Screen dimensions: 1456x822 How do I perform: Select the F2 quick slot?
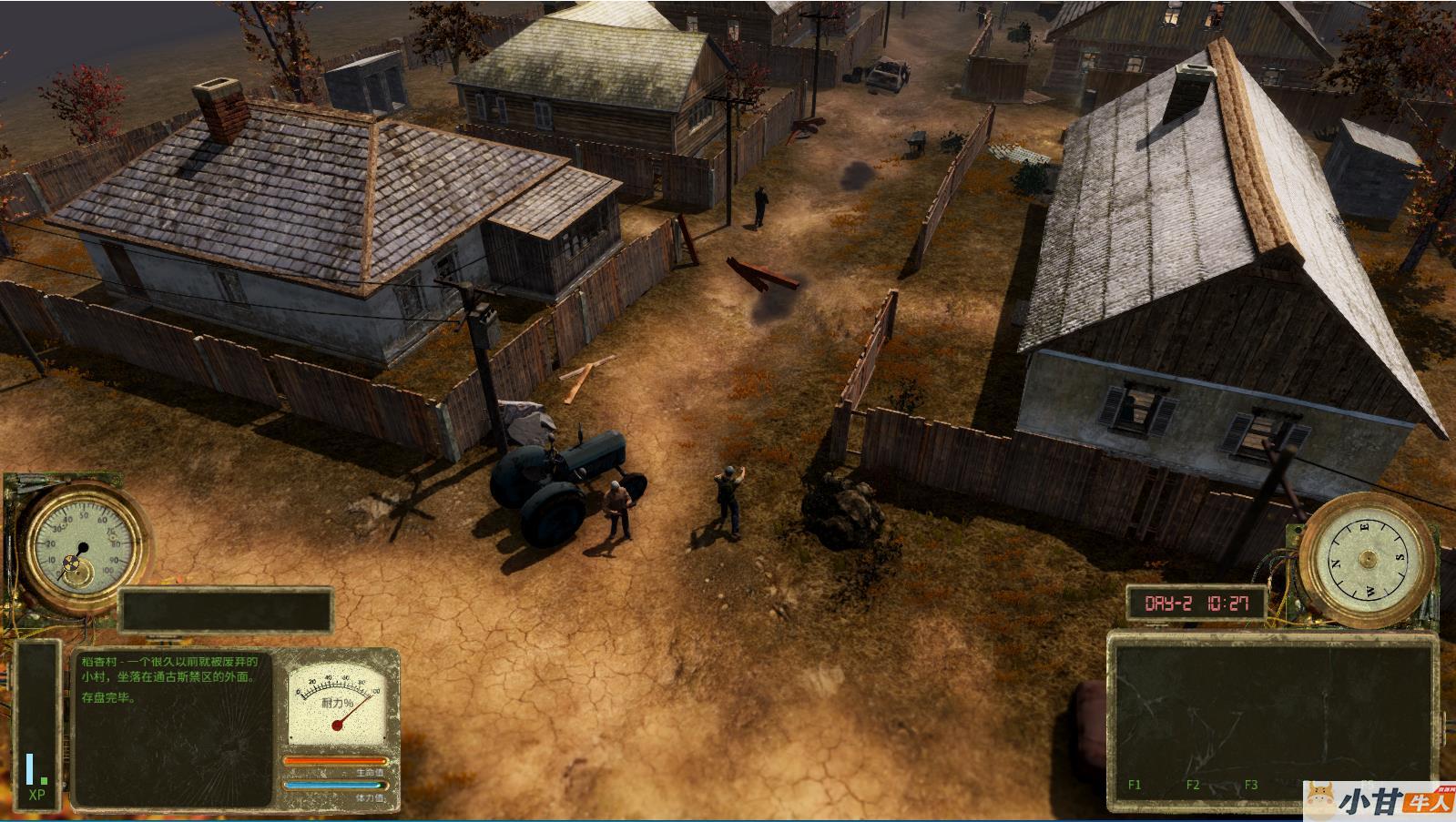1192,784
